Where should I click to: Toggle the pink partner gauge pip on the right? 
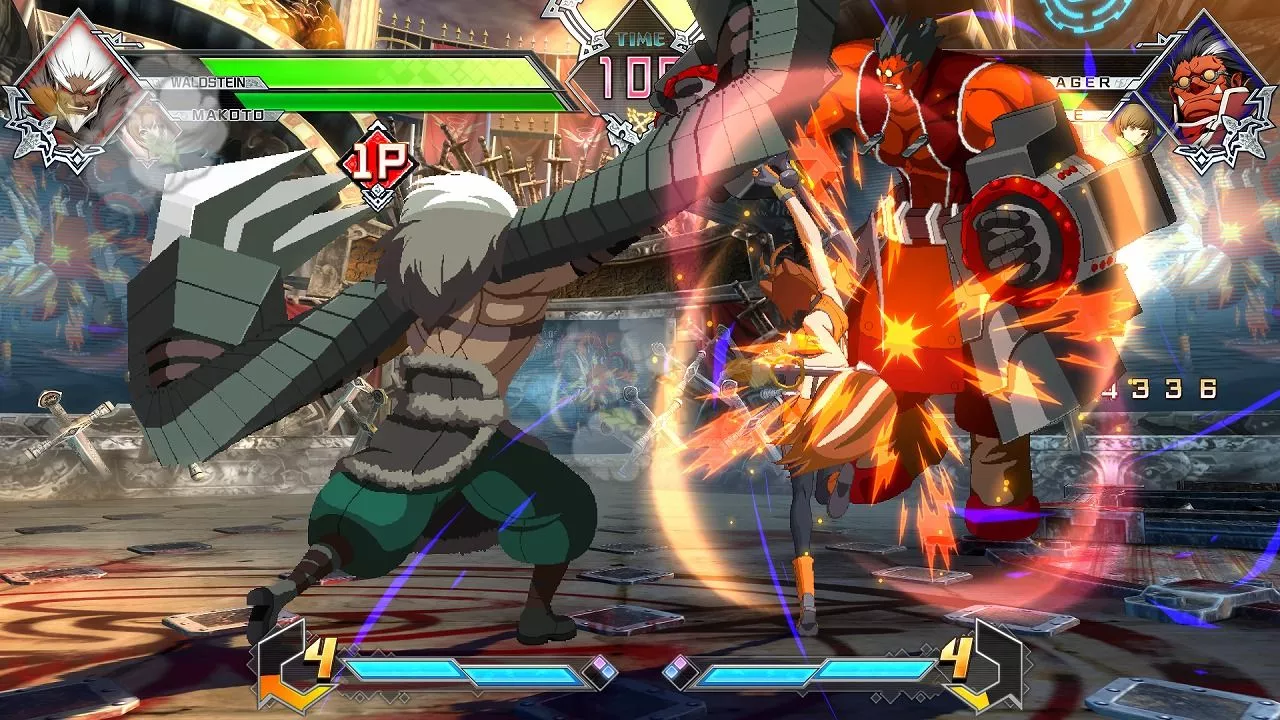(x=679, y=662)
